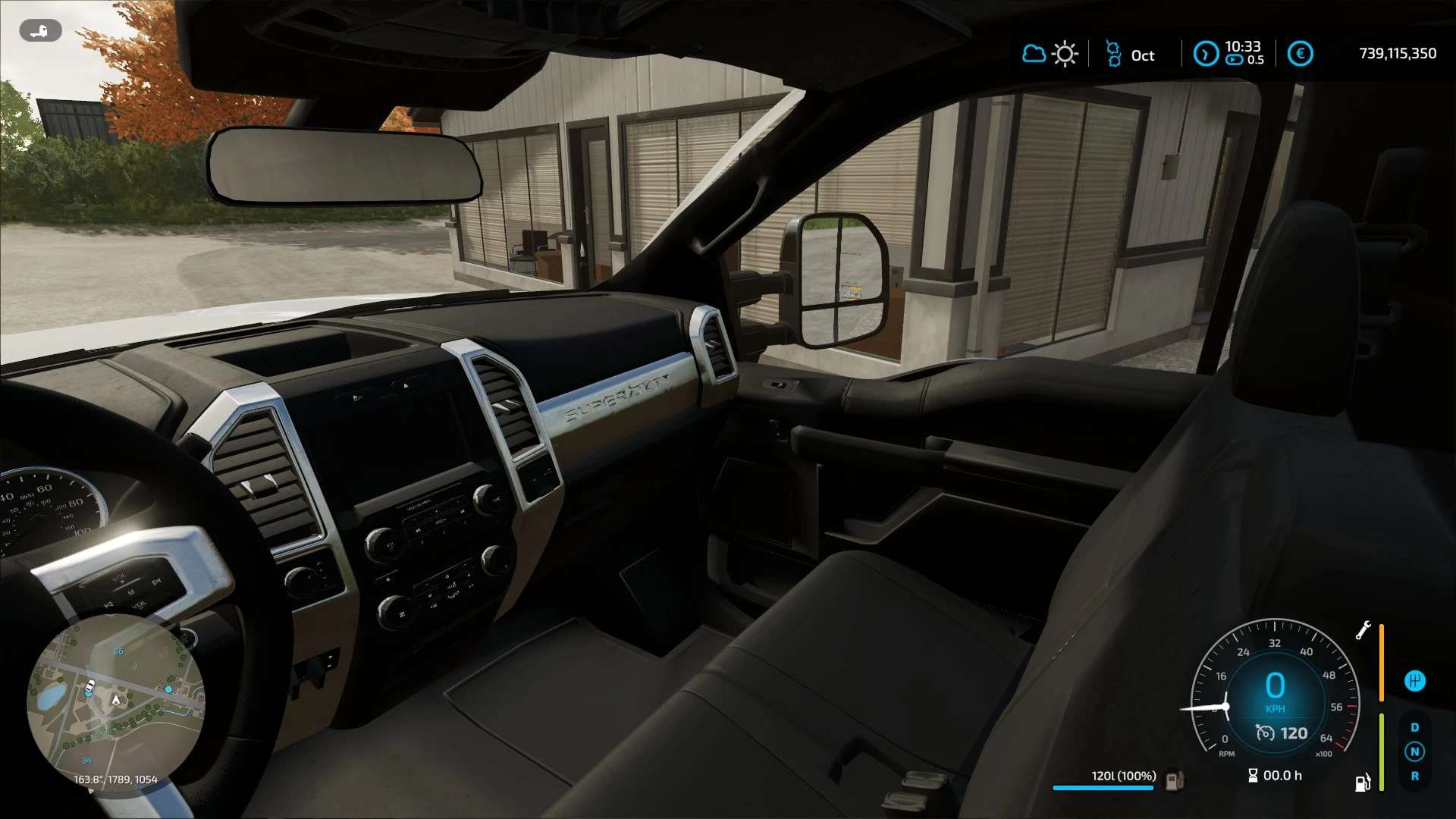Click the blue gearbox shifter icon

[x=1414, y=680]
